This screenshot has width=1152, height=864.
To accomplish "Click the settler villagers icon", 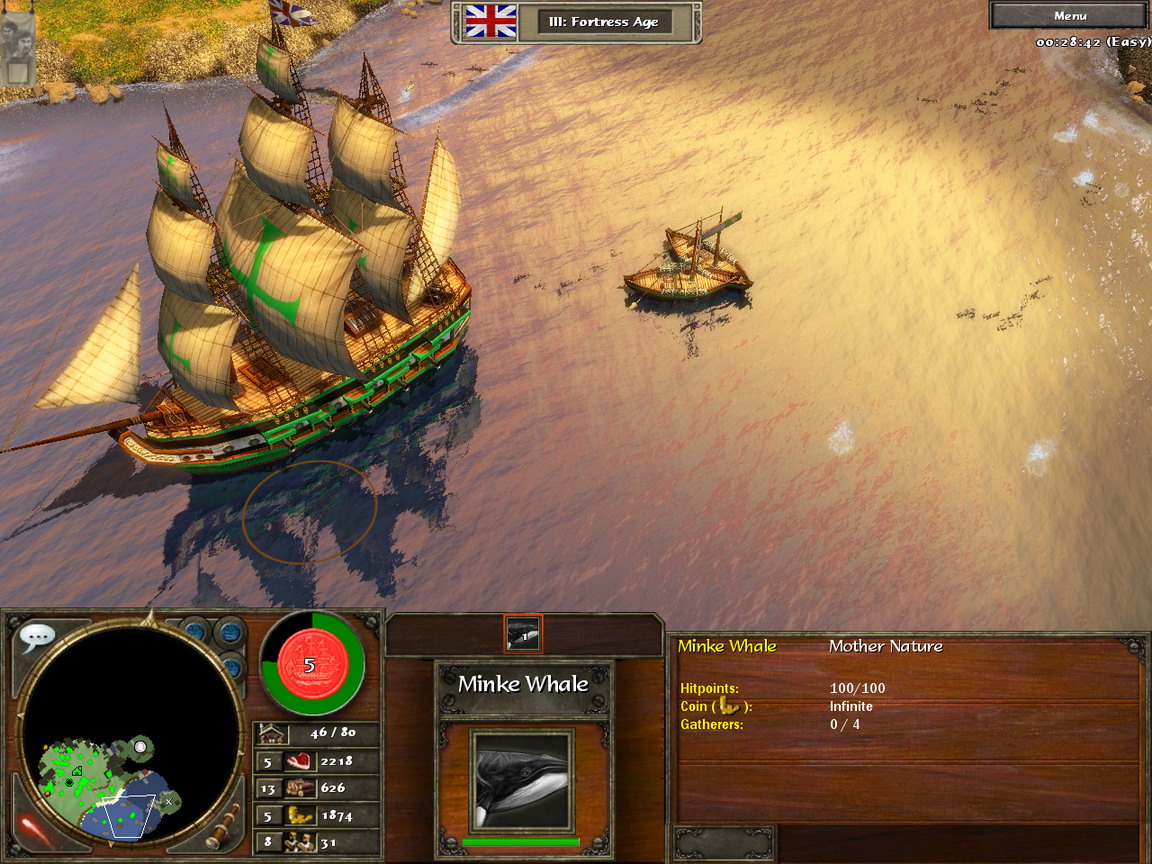I will [x=299, y=842].
